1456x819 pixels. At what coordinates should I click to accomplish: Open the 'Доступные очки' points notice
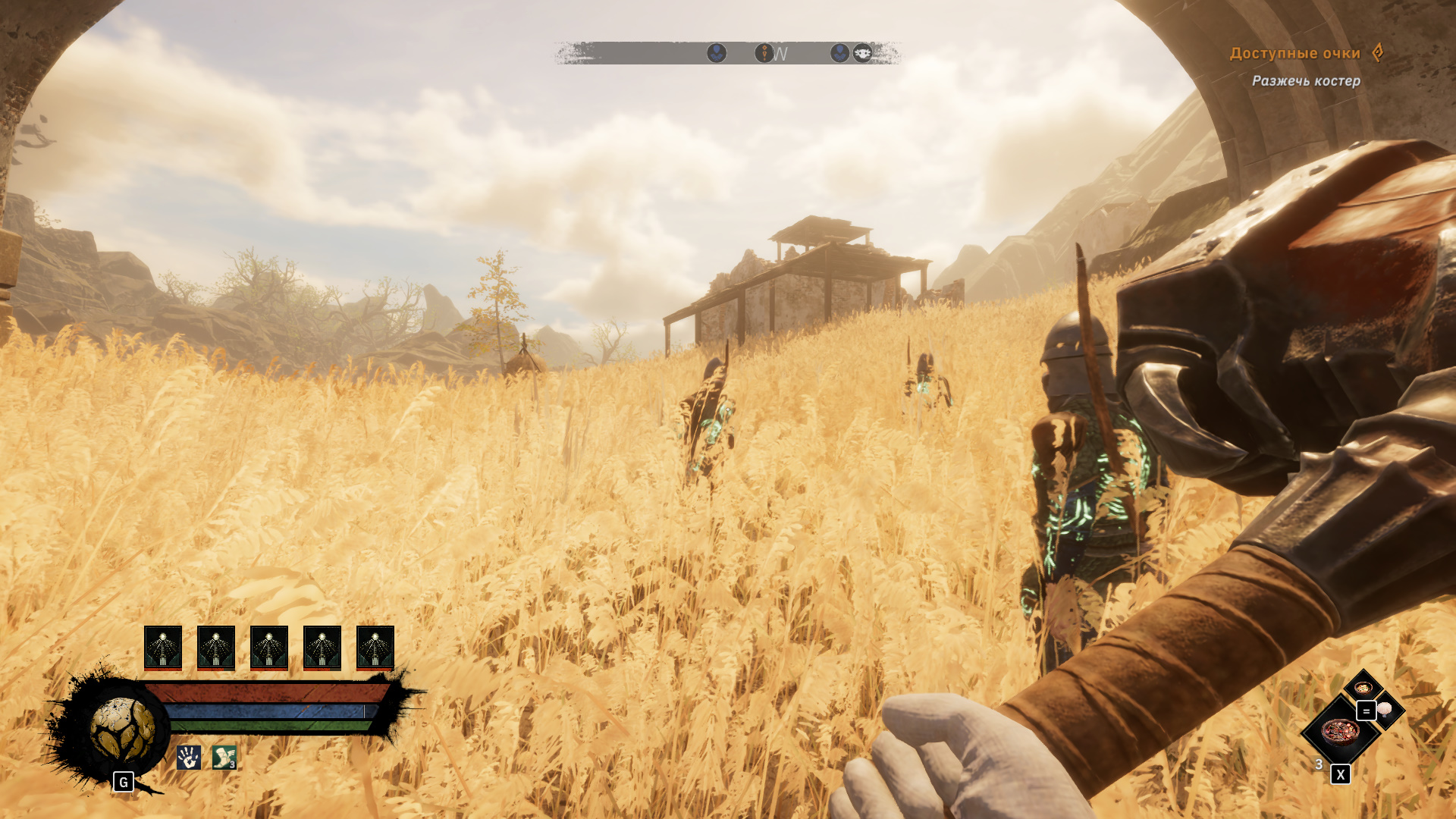click(x=1295, y=53)
